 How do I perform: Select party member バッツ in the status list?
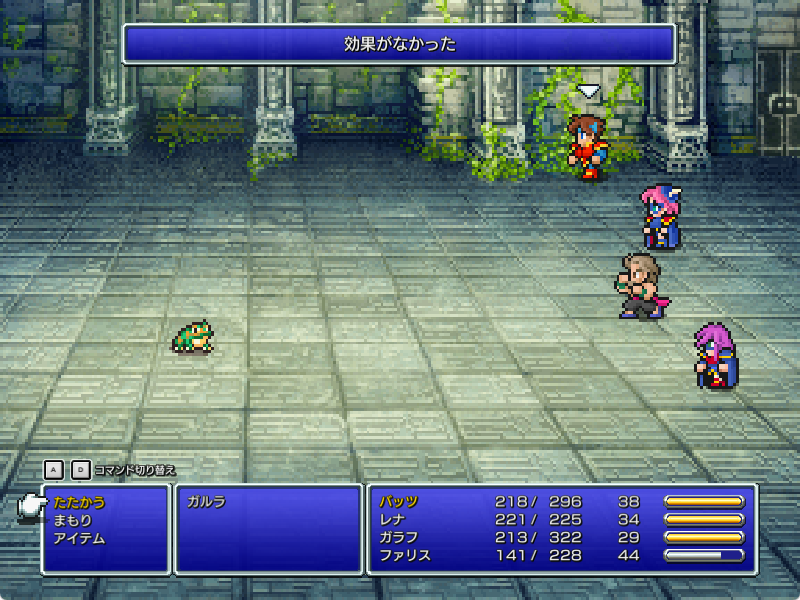point(398,502)
